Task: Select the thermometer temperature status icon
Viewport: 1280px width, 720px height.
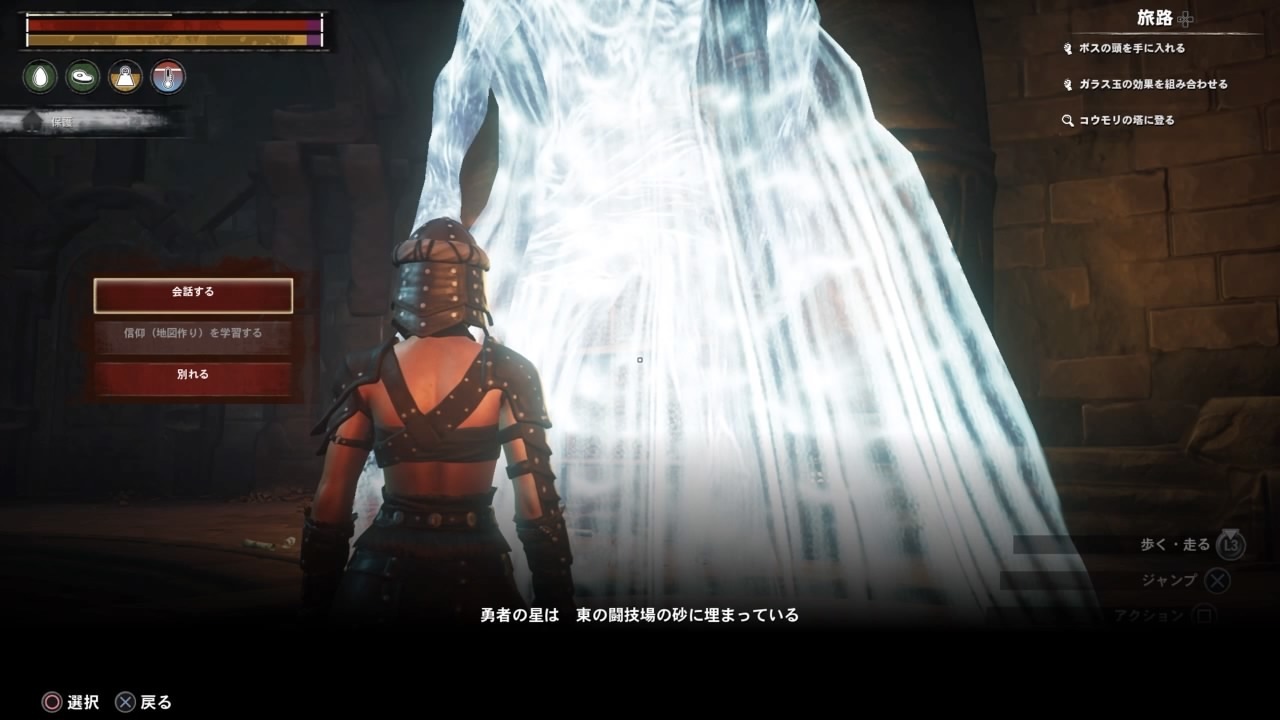Action: pyautogui.click(x=166, y=76)
